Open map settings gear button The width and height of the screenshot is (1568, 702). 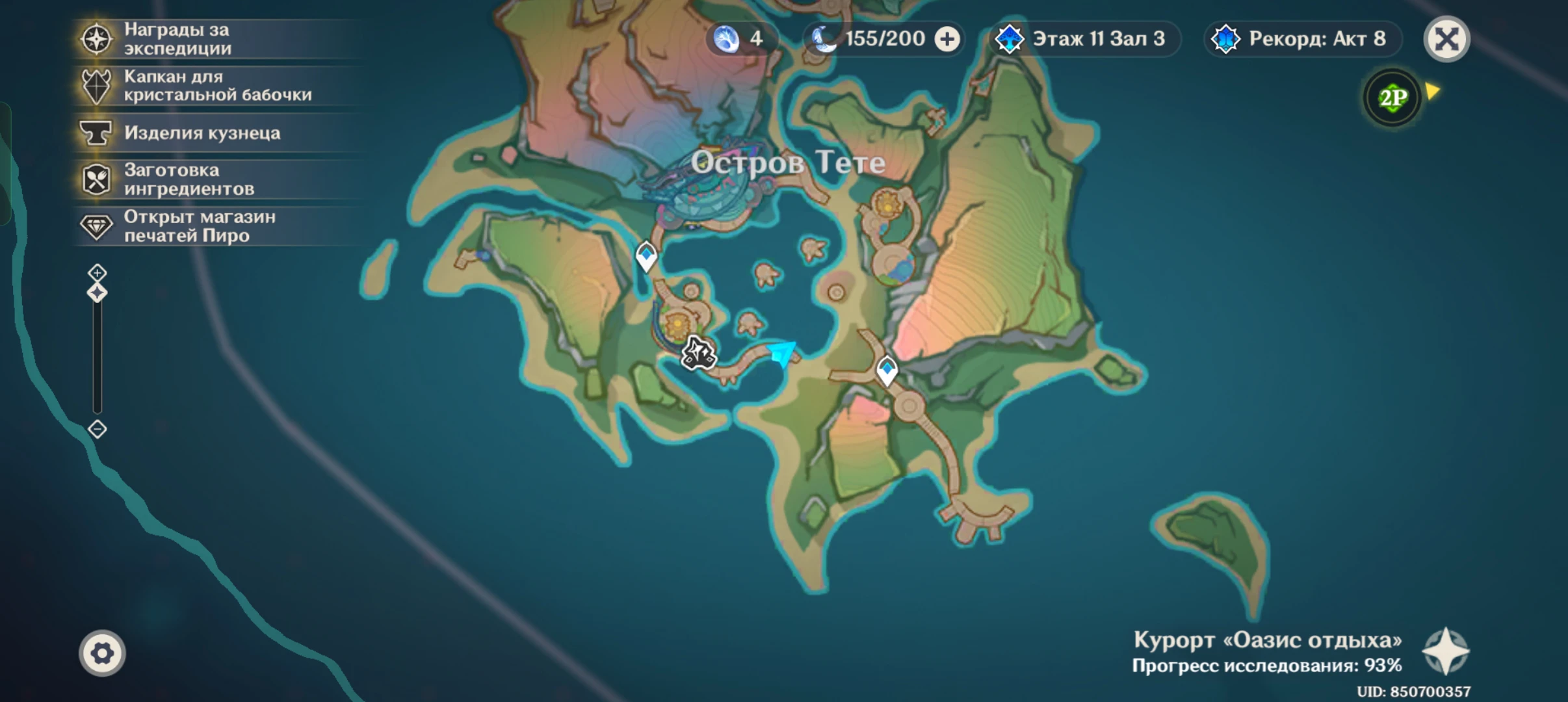102,653
